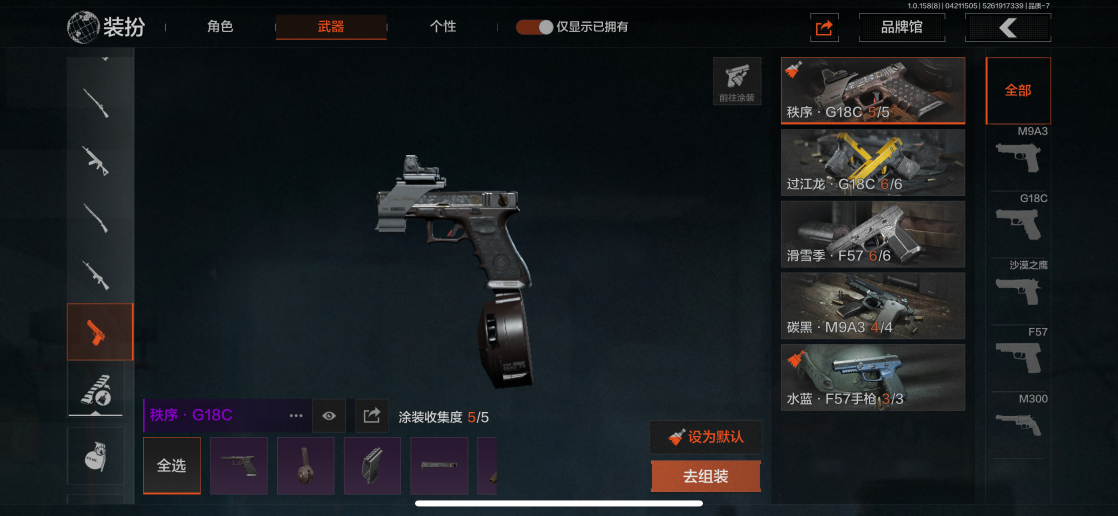Select the drum magazine part slot
The height and width of the screenshot is (516, 1118).
tap(306, 466)
